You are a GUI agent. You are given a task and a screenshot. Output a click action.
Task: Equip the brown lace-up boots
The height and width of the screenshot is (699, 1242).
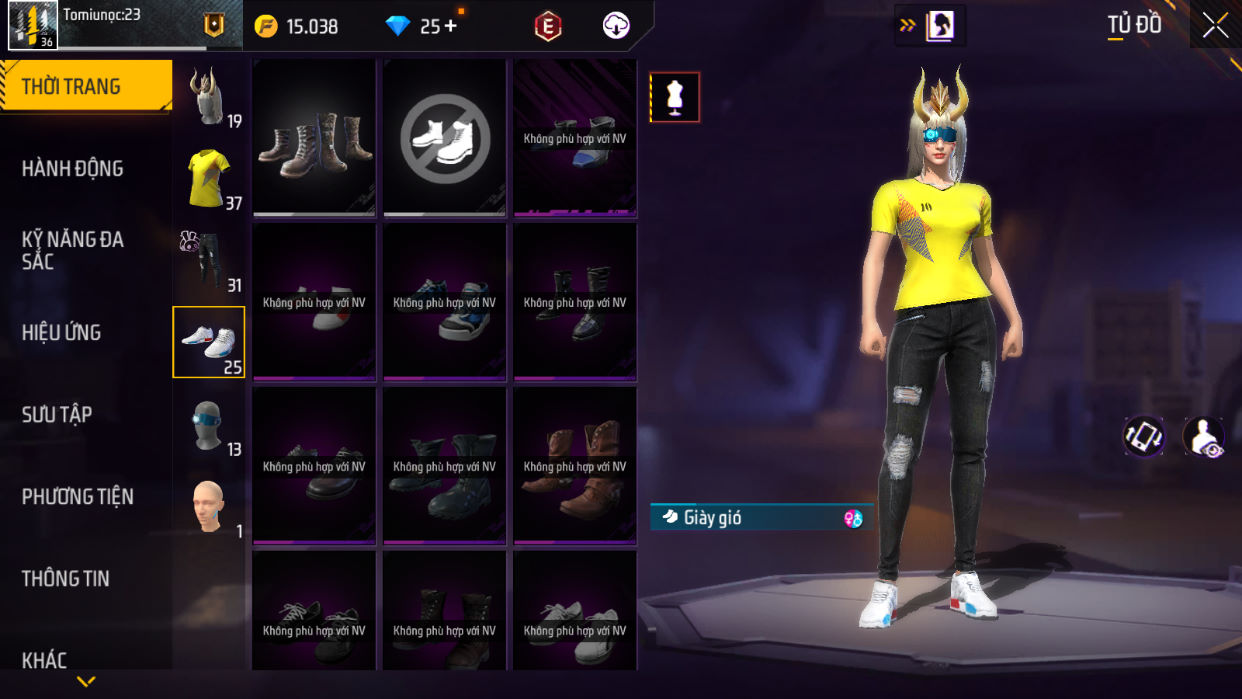click(315, 137)
